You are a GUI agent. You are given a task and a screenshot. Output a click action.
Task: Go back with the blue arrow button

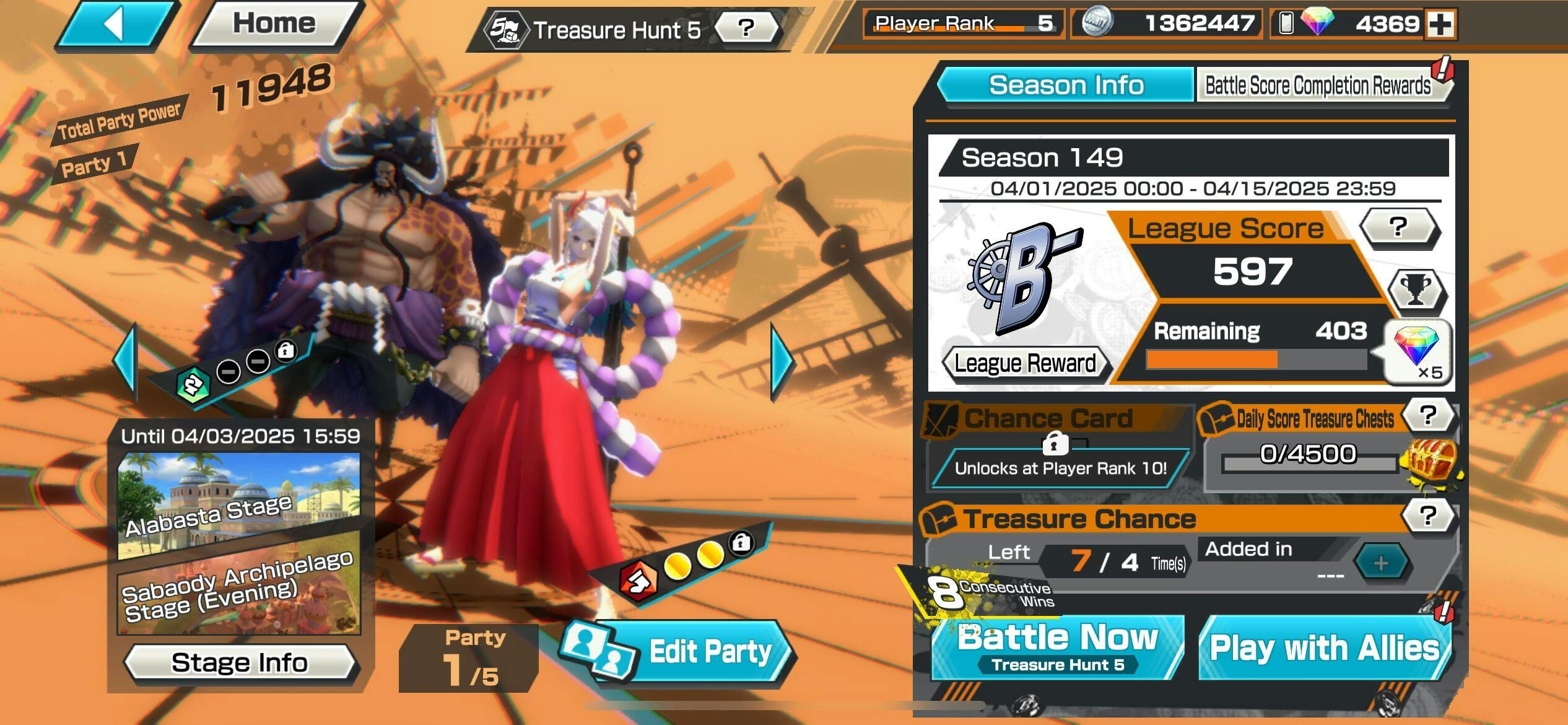[116, 25]
